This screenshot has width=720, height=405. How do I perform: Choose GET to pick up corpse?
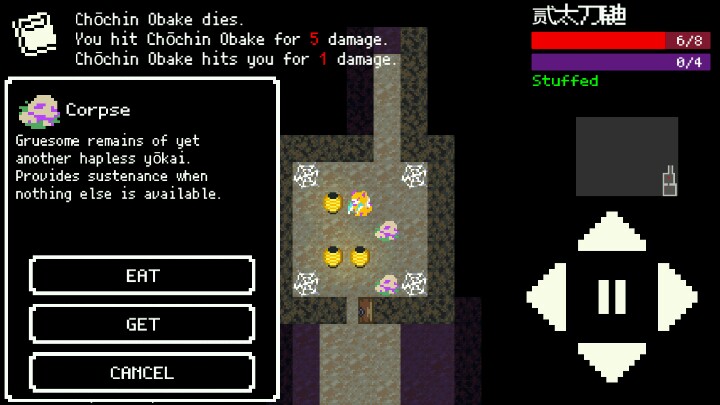click(142, 324)
